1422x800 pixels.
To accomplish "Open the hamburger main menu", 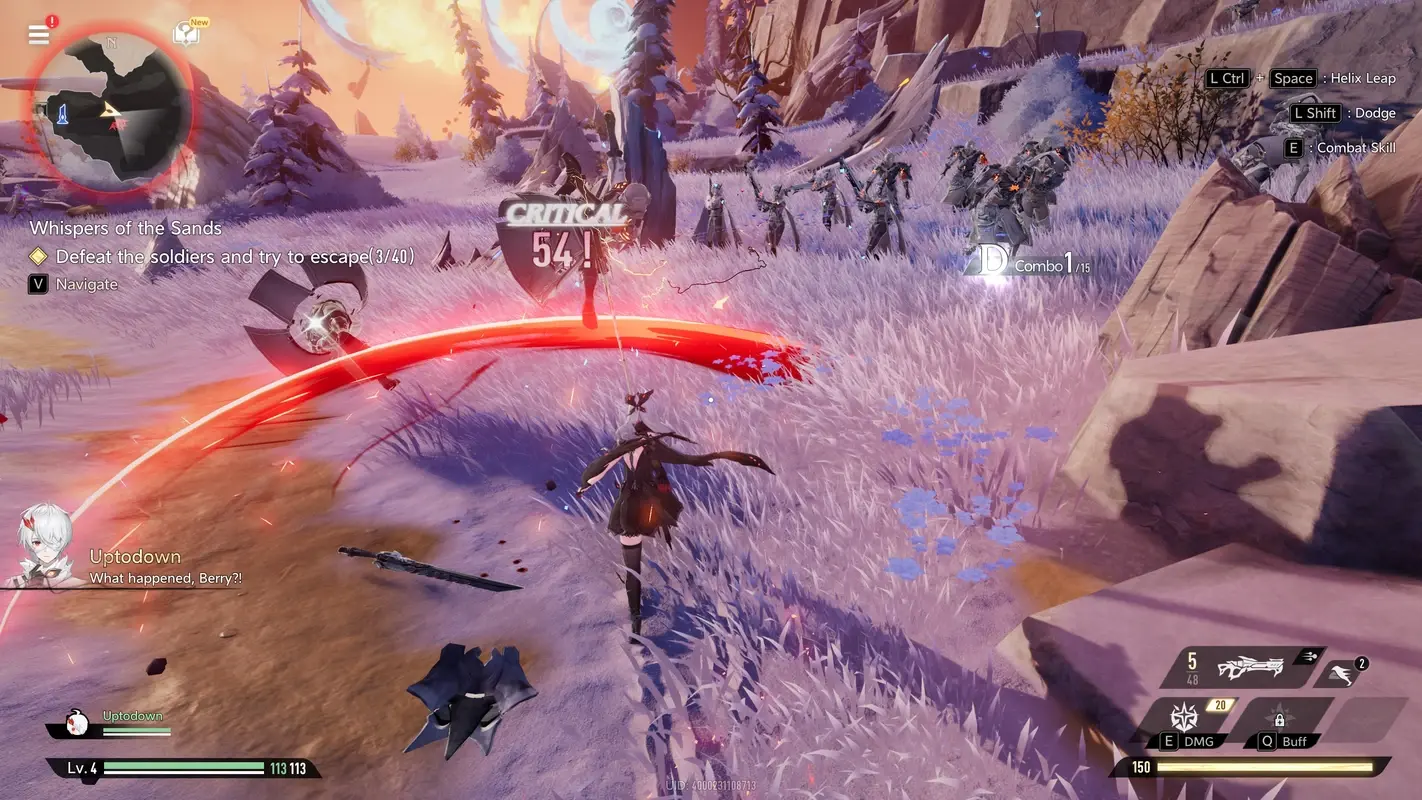I will tap(38, 33).
